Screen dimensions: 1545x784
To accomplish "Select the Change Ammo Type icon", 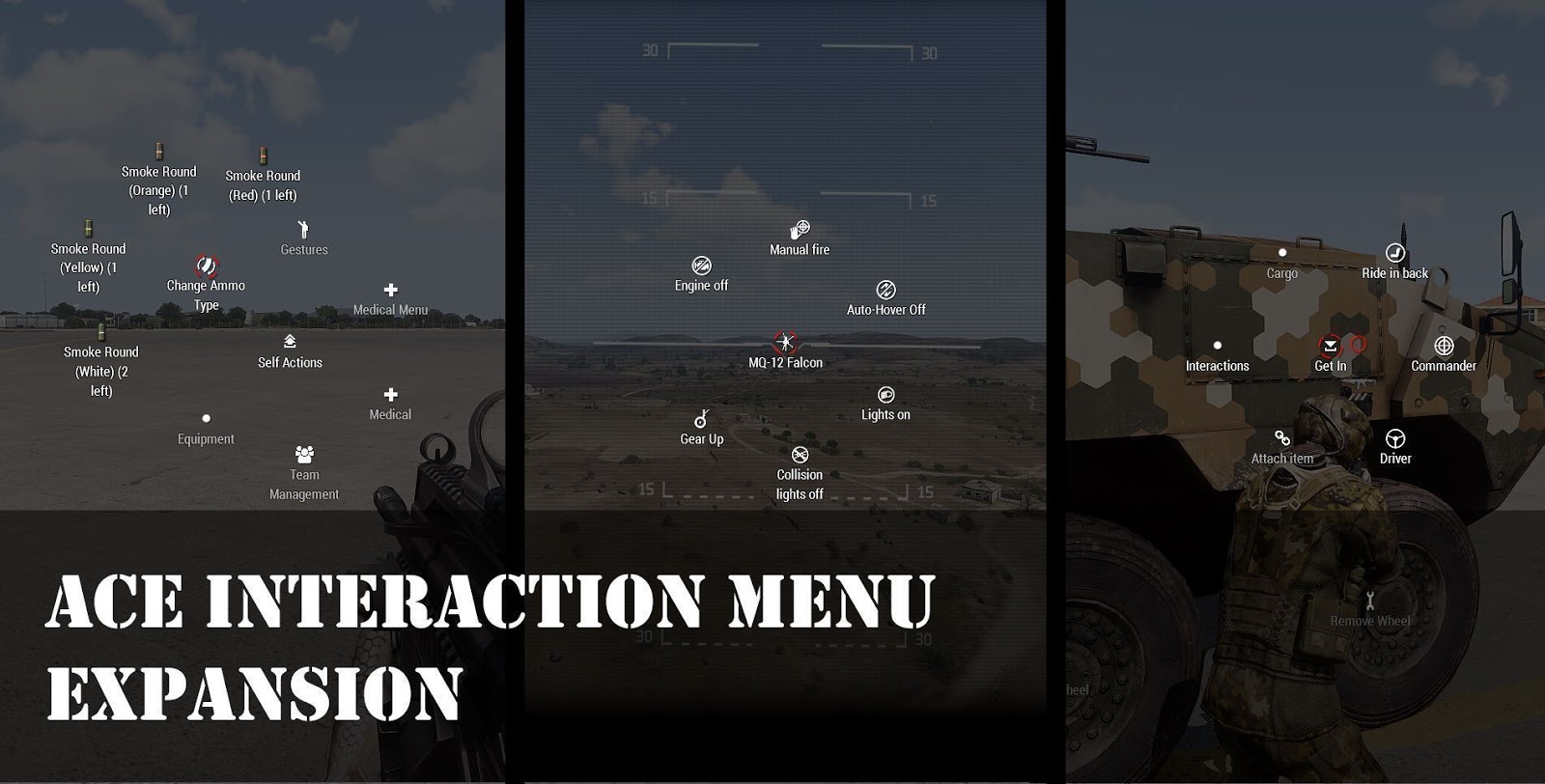I will pos(205,264).
